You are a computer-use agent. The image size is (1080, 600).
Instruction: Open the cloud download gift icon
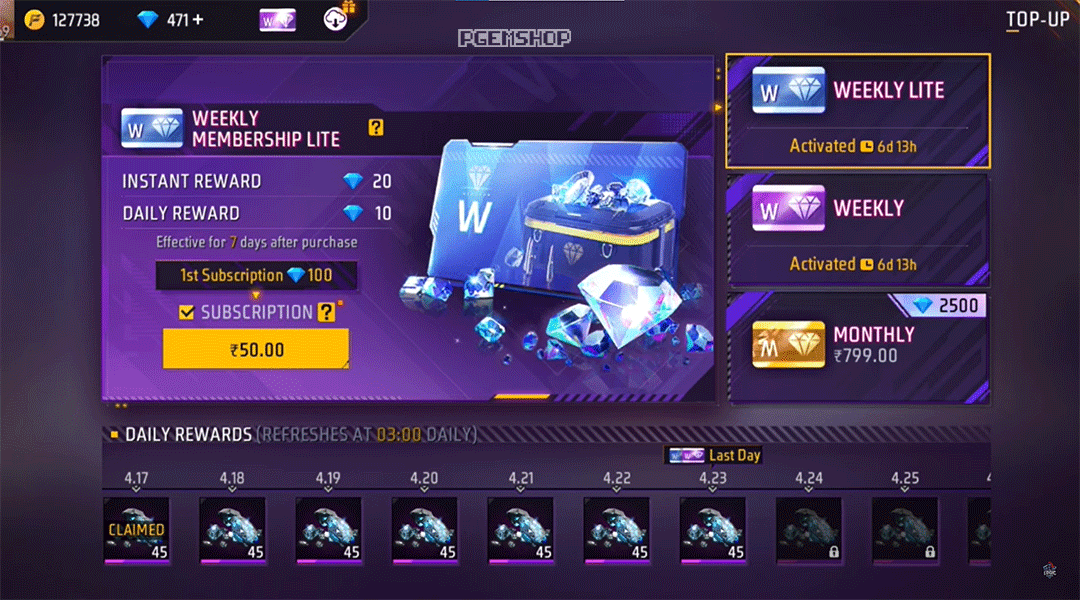click(336, 18)
